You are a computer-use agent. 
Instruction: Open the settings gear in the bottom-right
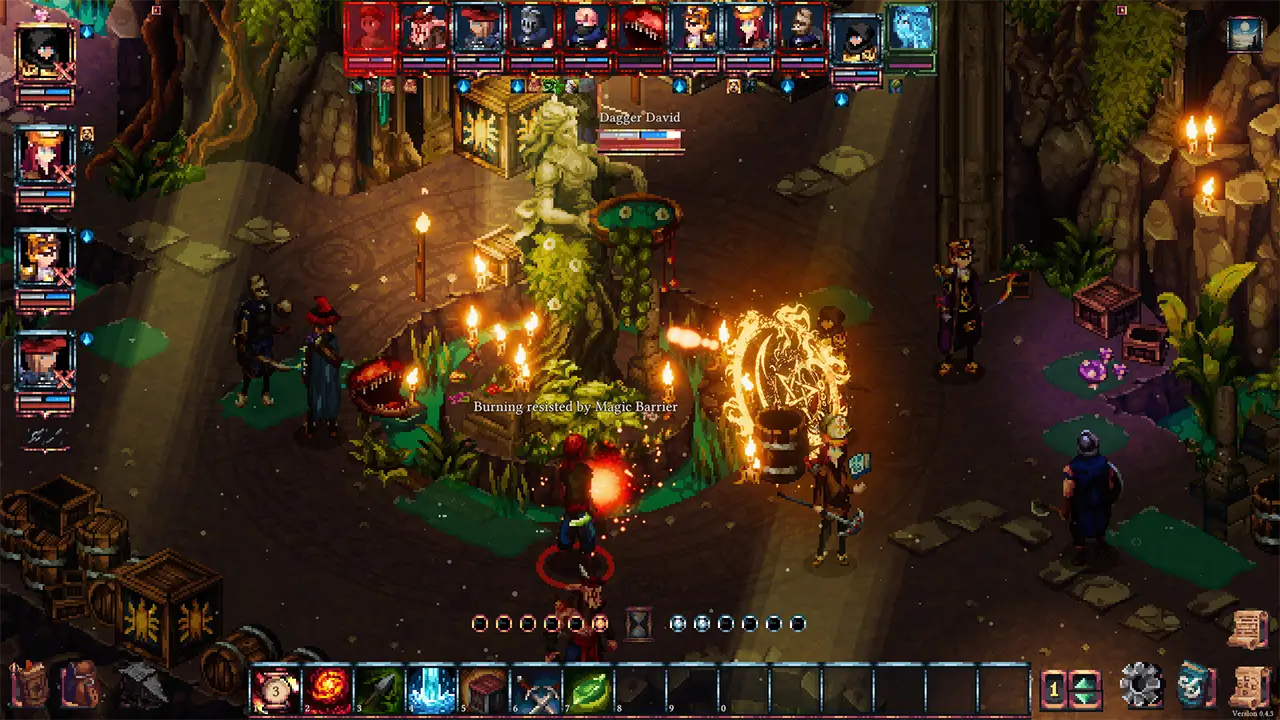[x=1140, y=685]
